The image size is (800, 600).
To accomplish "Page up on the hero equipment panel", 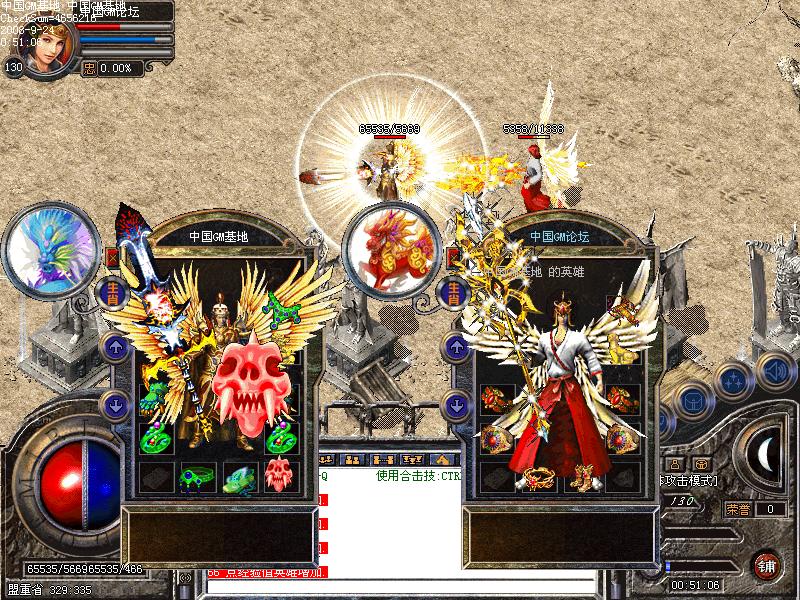I will [455, 349].
